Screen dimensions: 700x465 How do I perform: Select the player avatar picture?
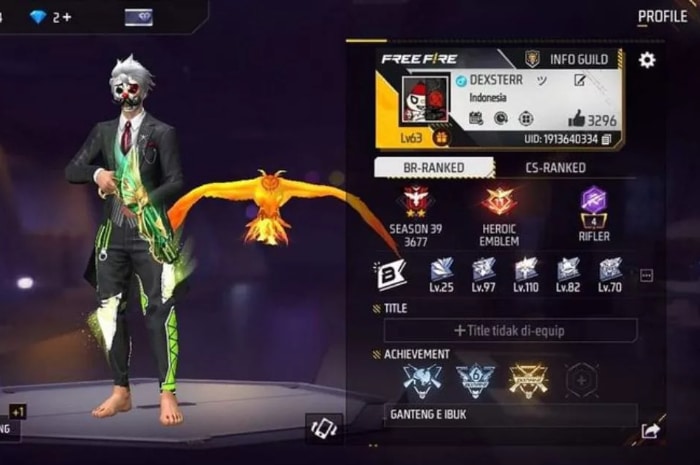tap(425, 101)
